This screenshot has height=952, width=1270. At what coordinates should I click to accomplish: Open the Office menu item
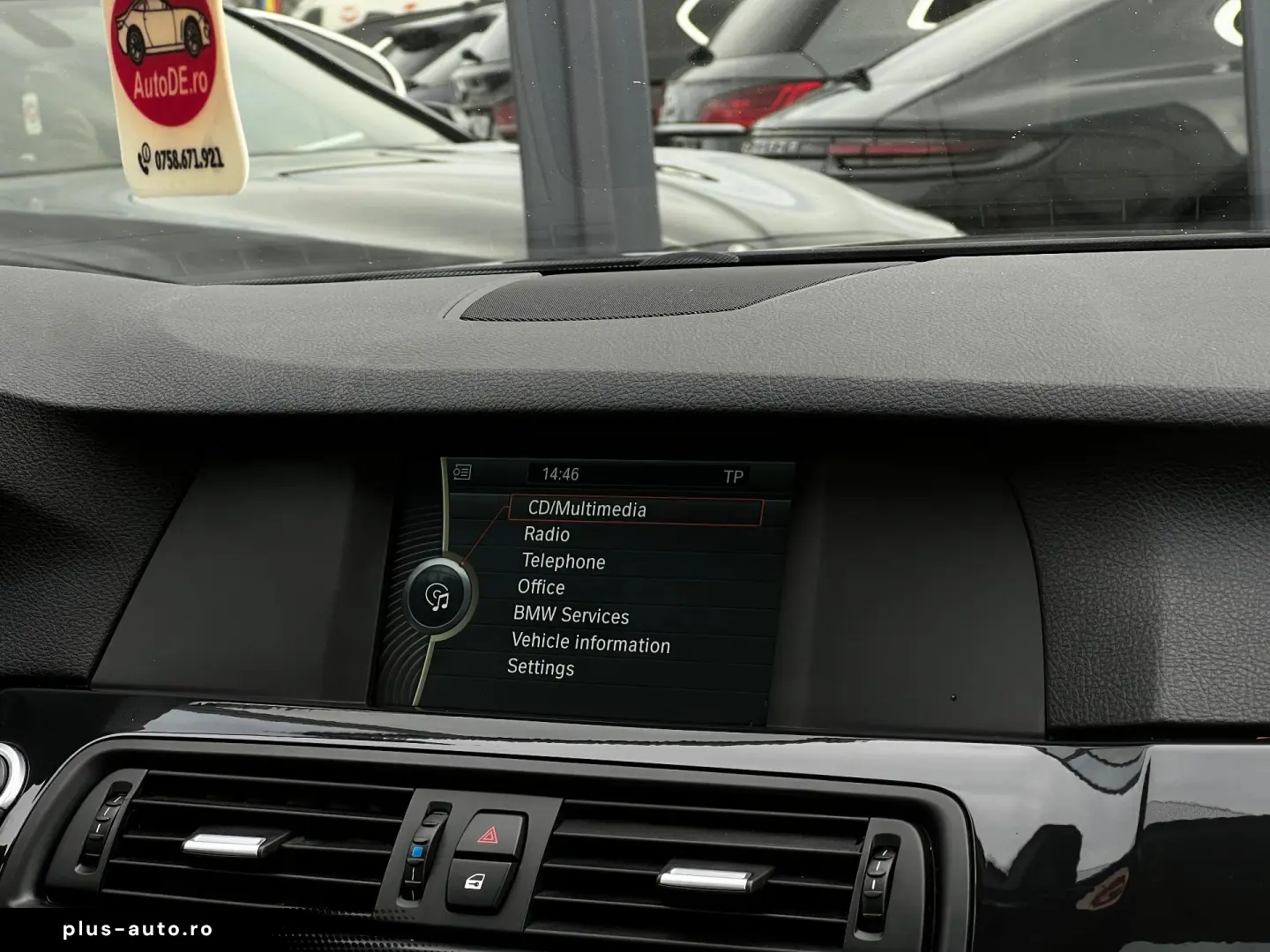[542, 588]
